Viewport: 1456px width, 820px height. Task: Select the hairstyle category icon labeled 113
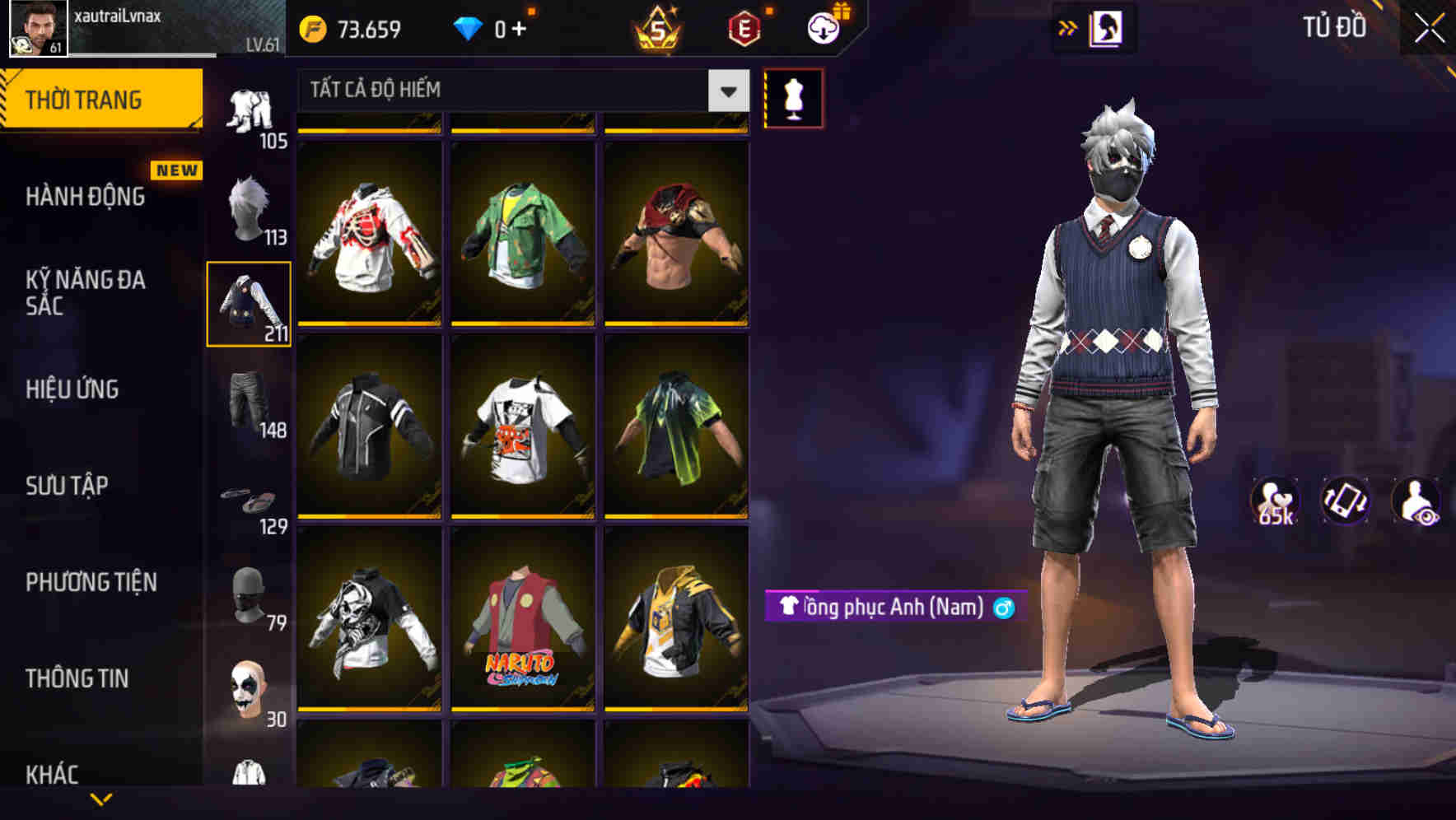click(x=248, y=210)
